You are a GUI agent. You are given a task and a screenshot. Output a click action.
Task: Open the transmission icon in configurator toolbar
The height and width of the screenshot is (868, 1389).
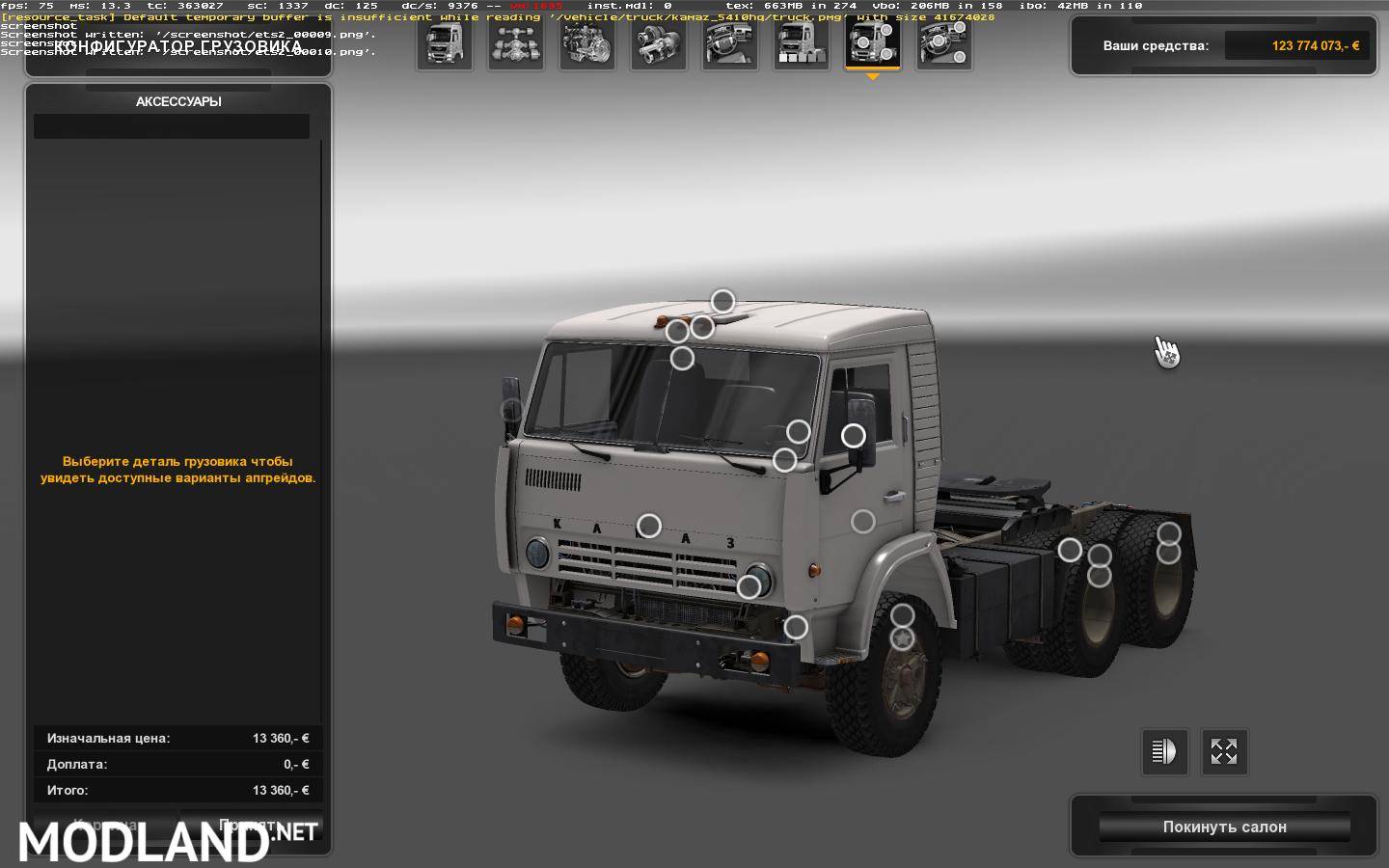[659, 43]
